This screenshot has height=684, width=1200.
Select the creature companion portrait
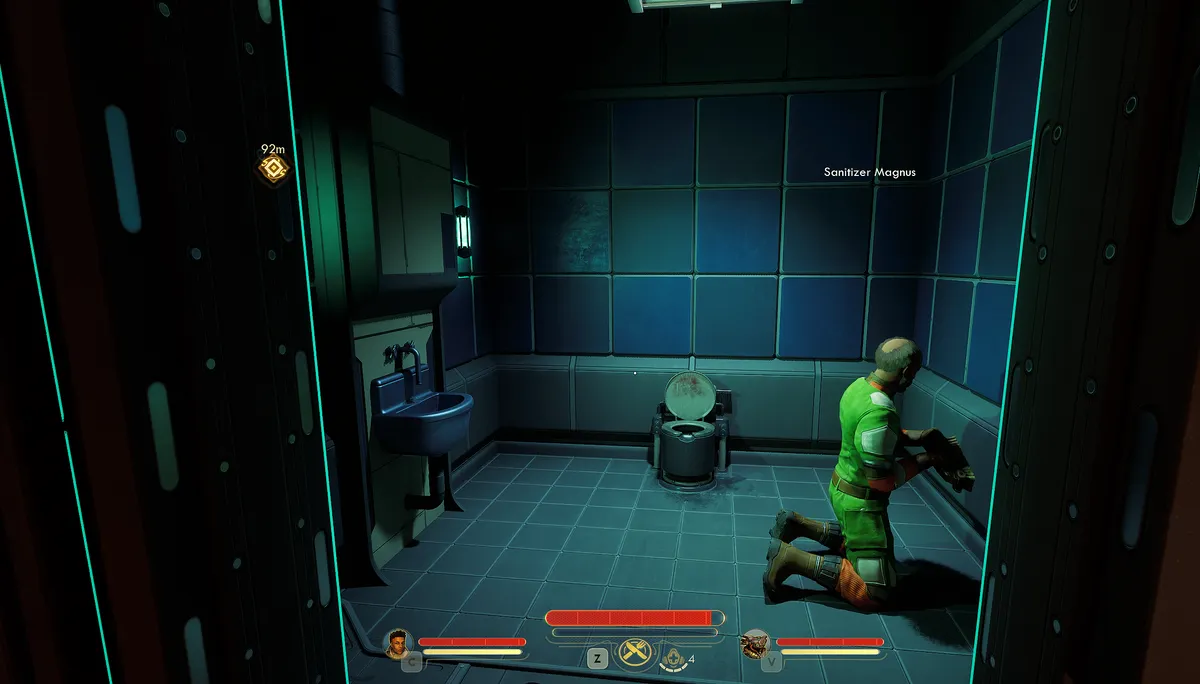(756, 643)
